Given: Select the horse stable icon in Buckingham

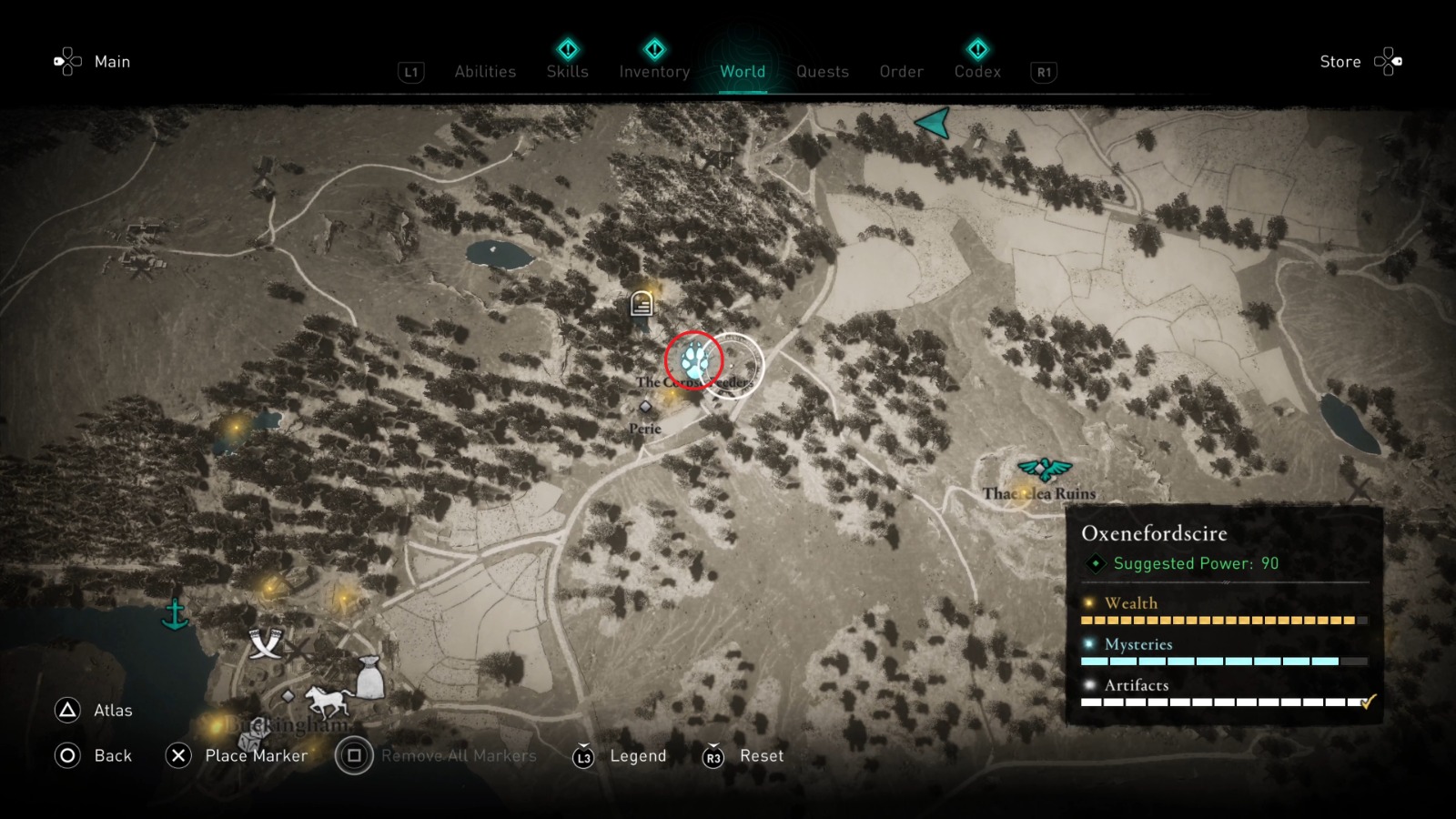Looking at the screenshot, I should (x=329, y=702).
